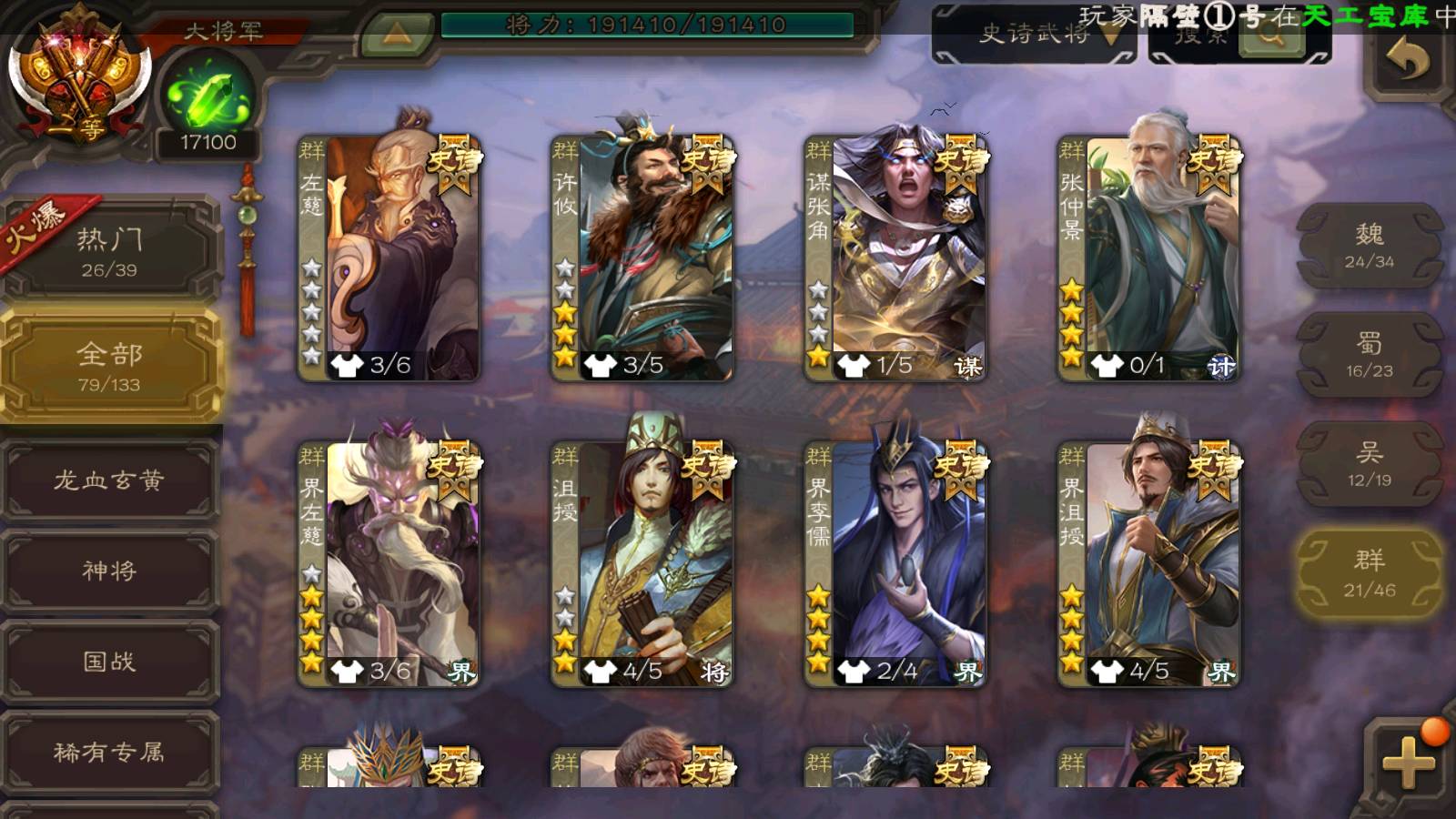Select the 全部 all heroes tab
The width and height of the screenshot is (1456, 819).
[x=109, y=366]
